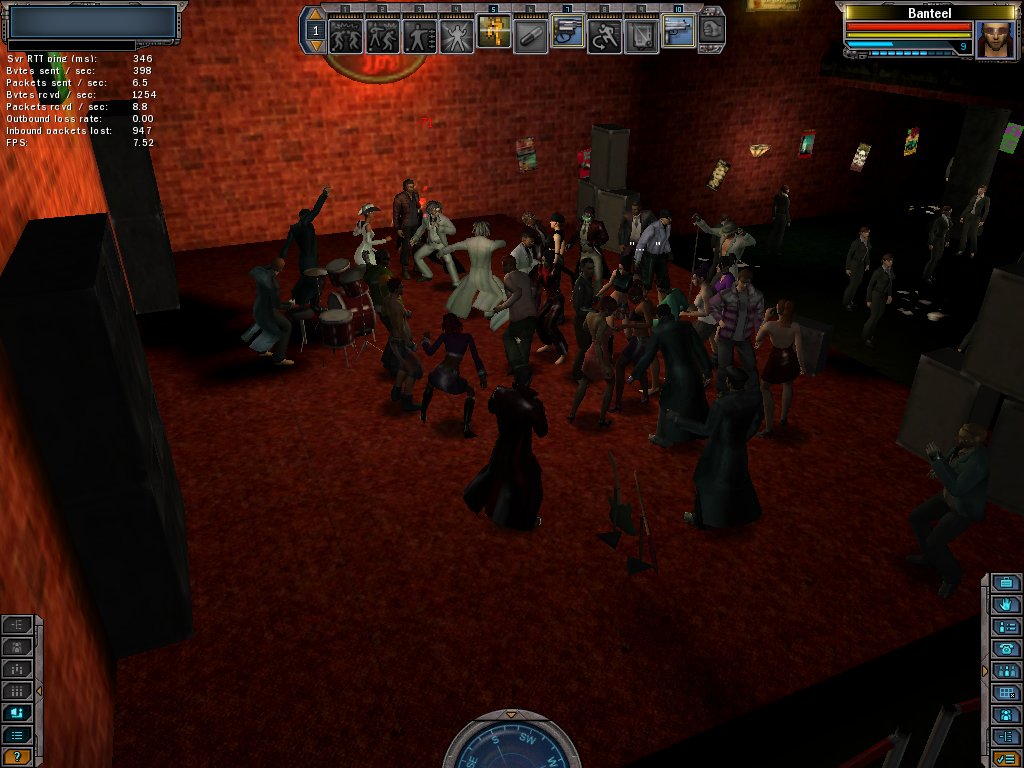
Task: Select the revolver weapon hotbar slot
Action: tap(567, 35)
